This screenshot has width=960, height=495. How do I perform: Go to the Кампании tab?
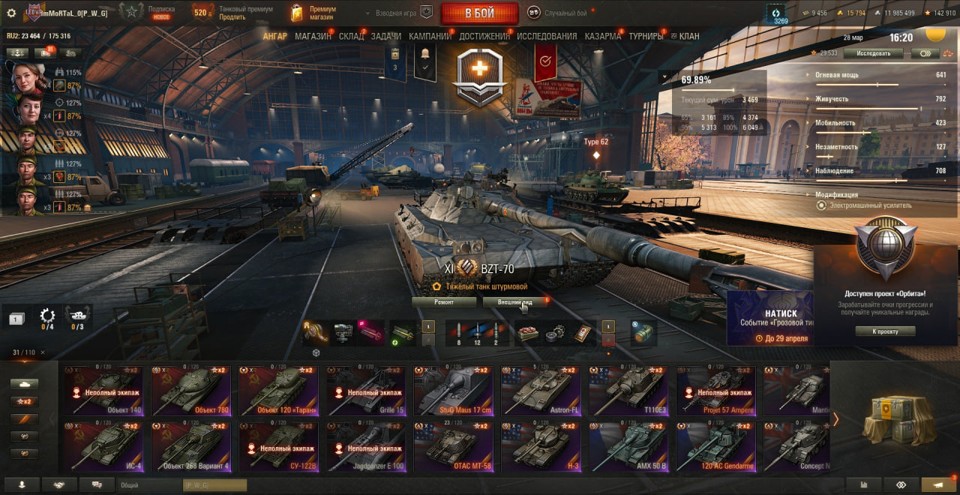point(429,35)
